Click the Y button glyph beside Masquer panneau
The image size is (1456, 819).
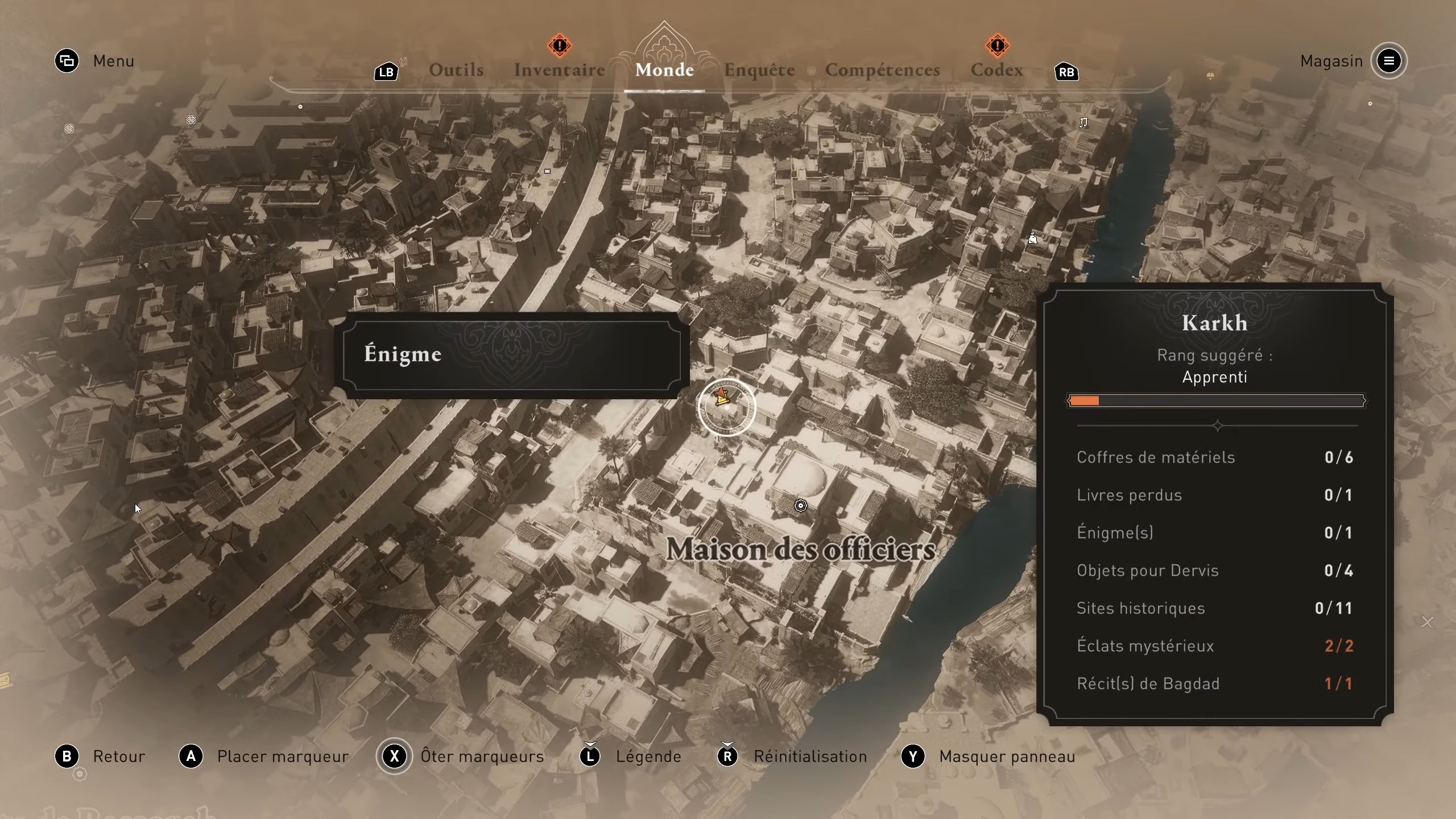coord(913,756)
